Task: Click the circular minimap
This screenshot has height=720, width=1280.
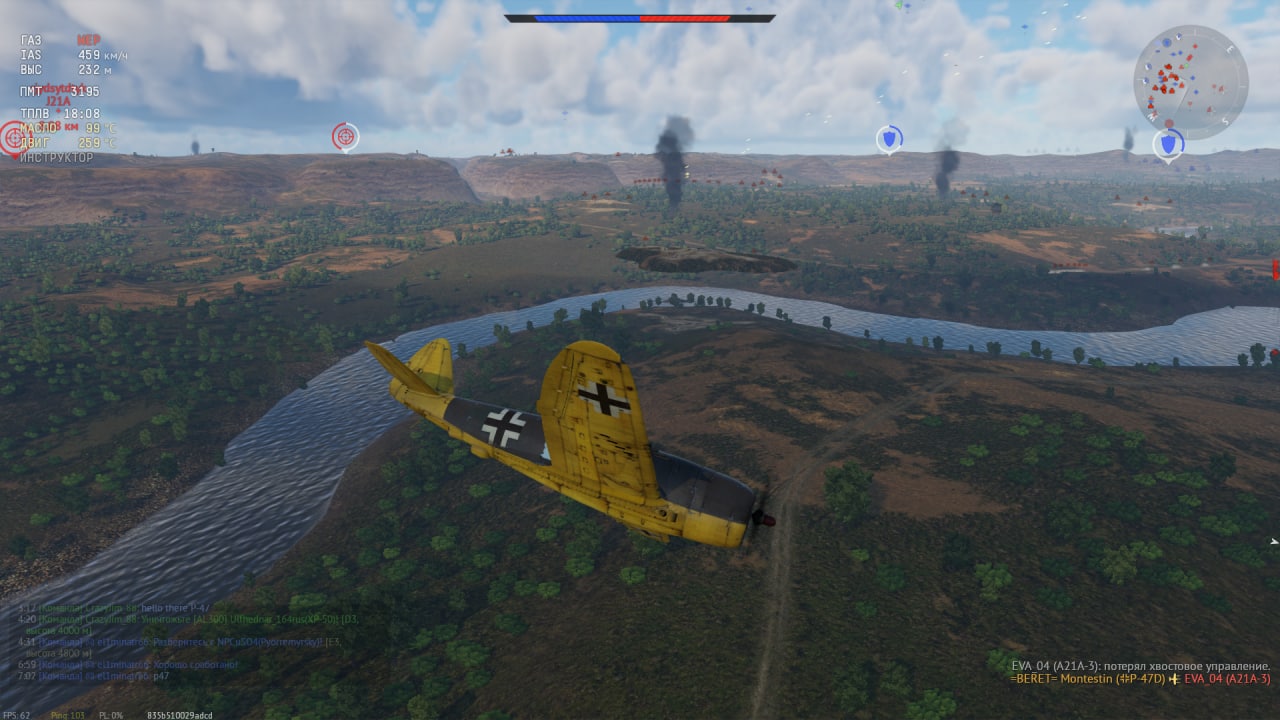Action: [x=1190, y=81]
